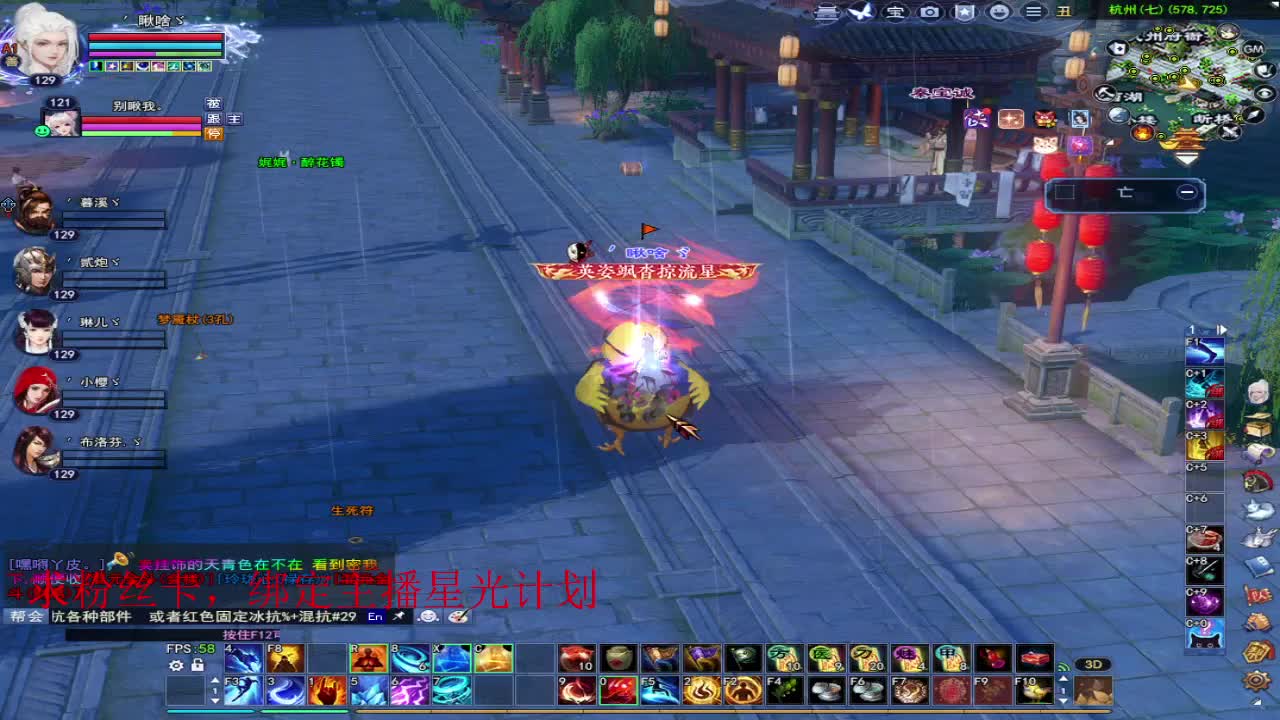Click the 主 button on teammate frame
The width and height of the screenshot is (1280, 720).
(x=233, y=118)
